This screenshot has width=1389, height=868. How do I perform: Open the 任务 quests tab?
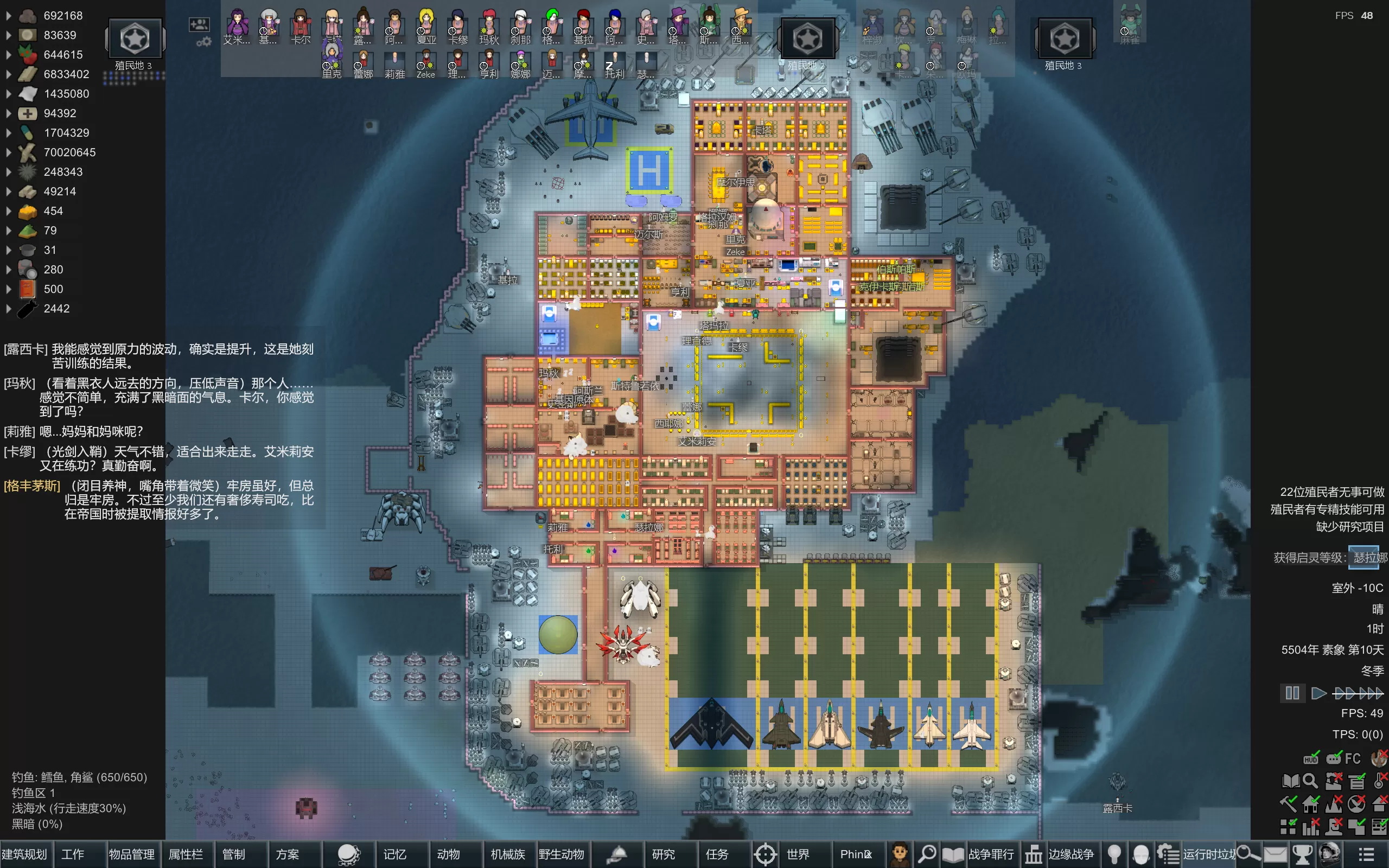click(x=717, y=854)
